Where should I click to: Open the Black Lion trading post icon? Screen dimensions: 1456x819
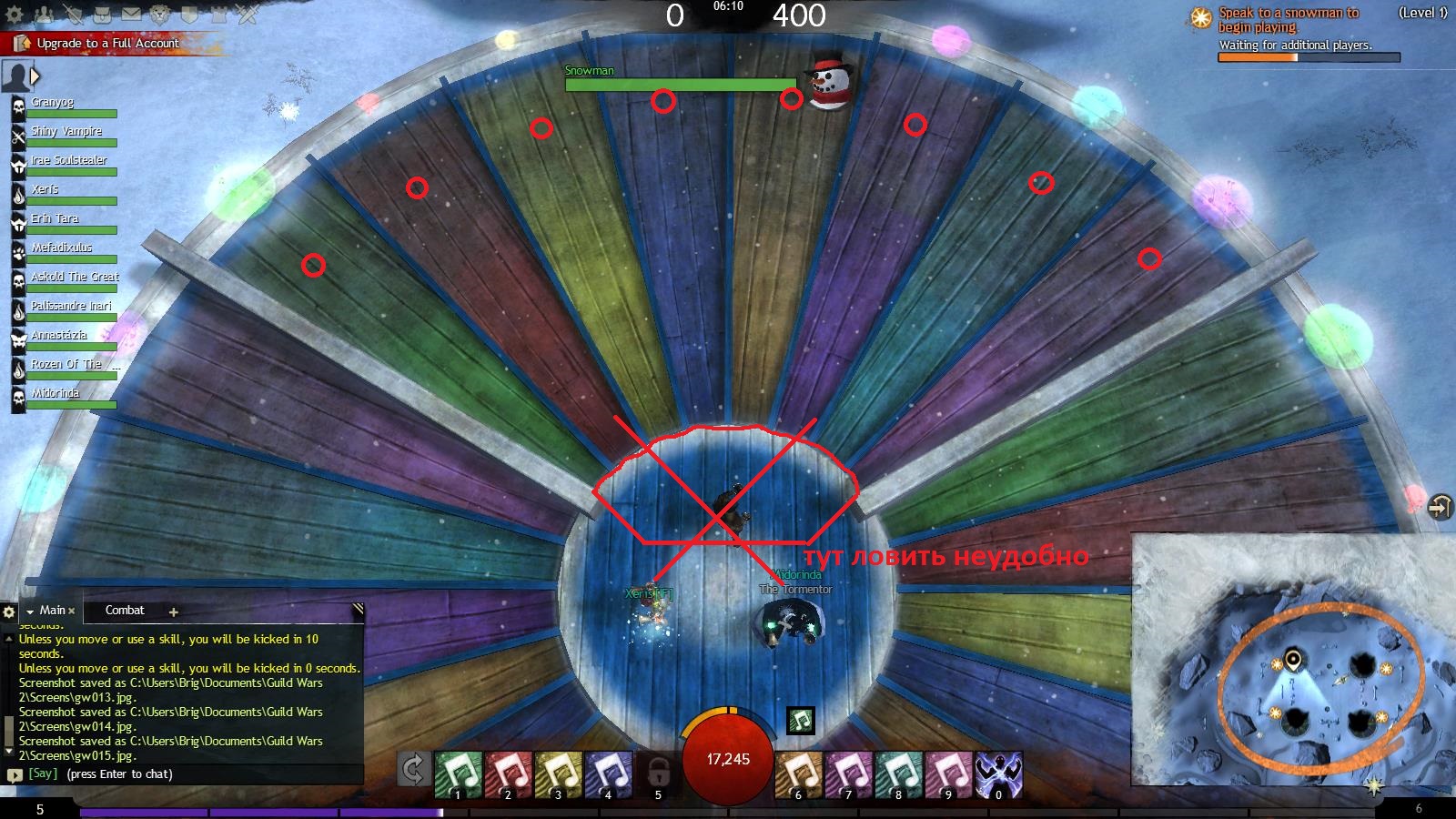[160, 15]
